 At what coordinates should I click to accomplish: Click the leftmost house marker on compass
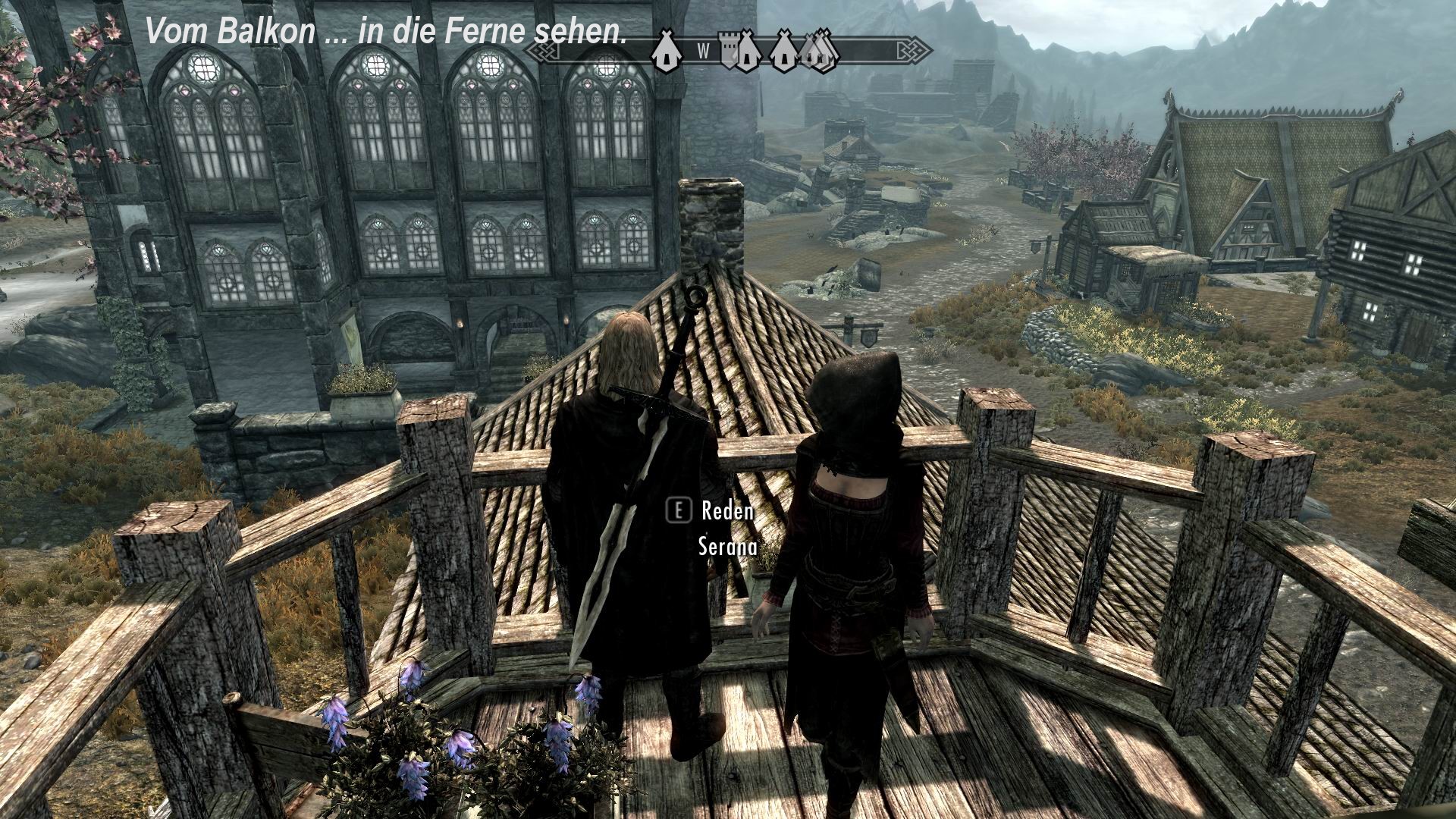[666, 53]
